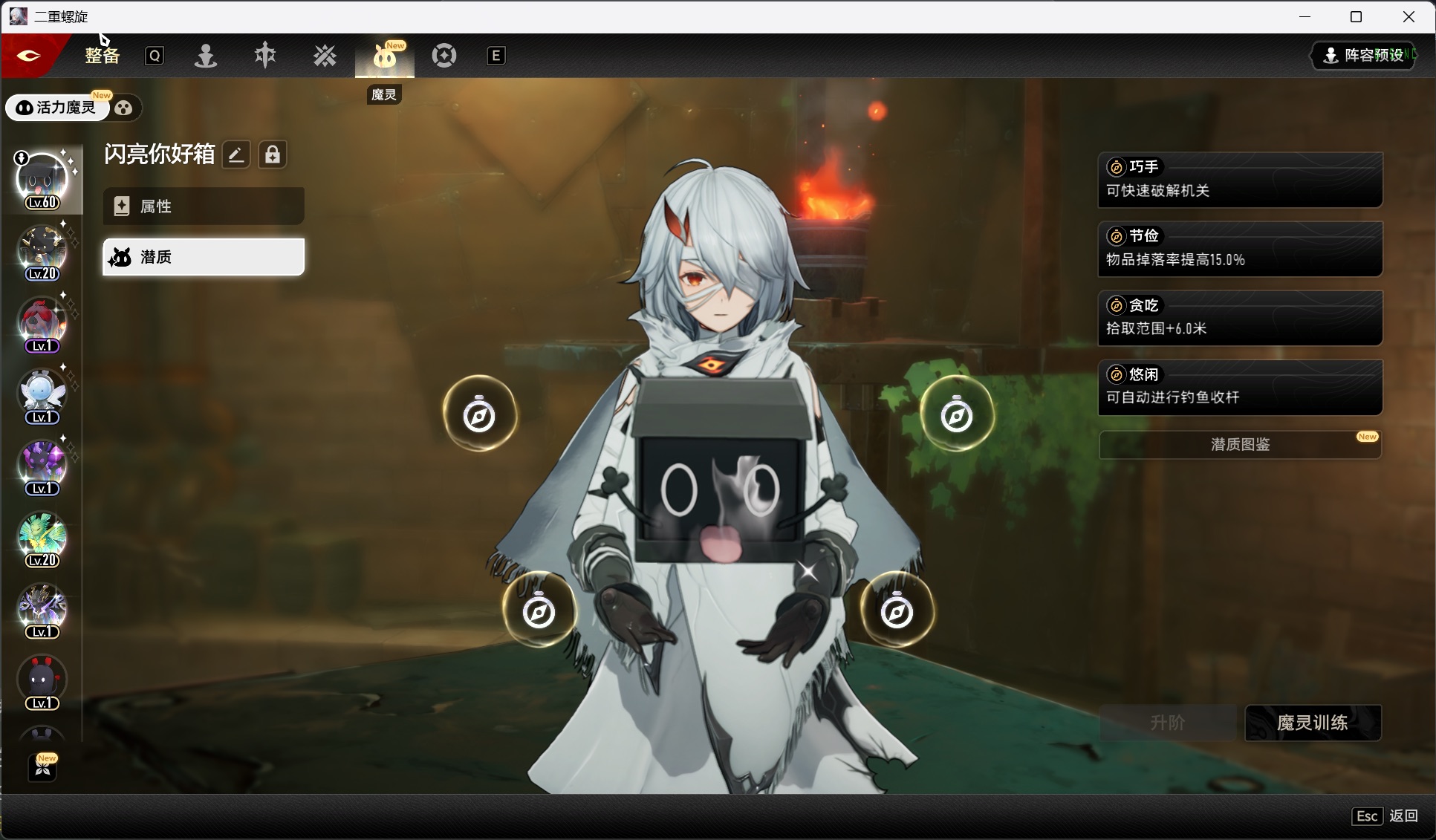
Task: Select the 潜质 potential tab
Action: tap(203, 257)
